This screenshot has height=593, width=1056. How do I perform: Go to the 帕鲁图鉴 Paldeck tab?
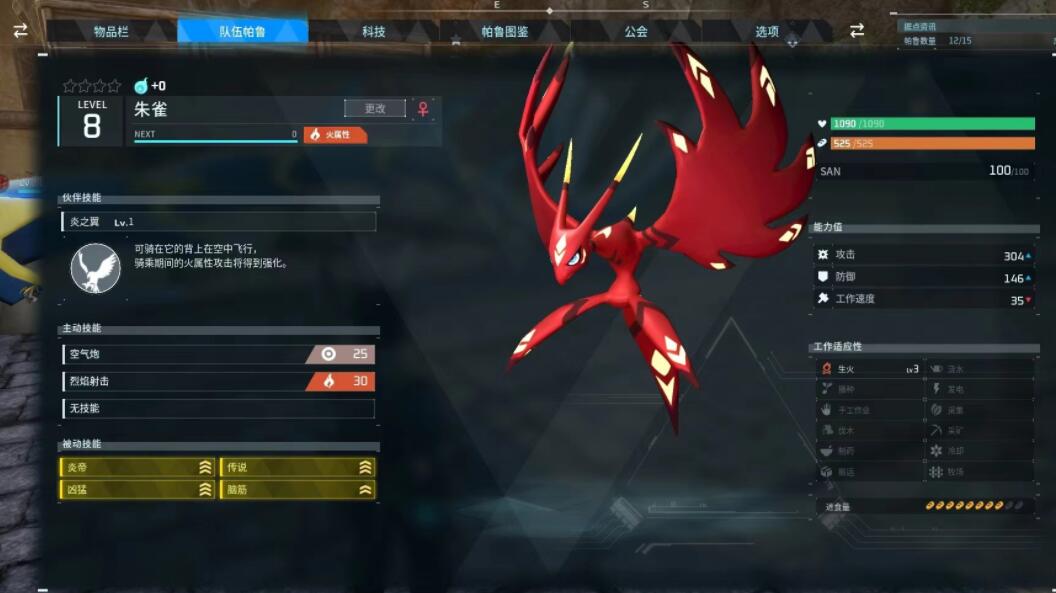click(505, 31)
